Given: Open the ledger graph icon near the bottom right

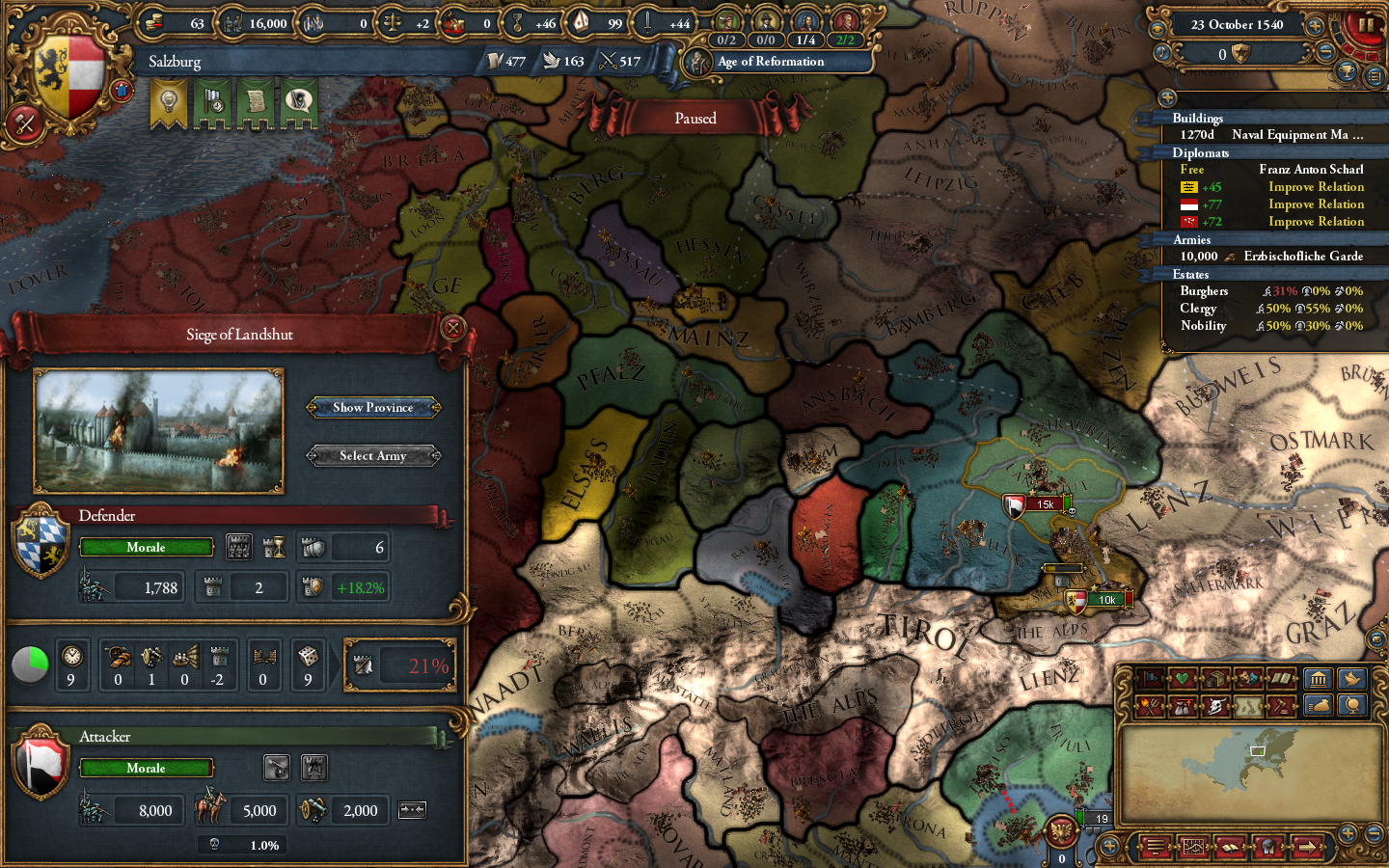Looking at the screenshot, I should pyautogui.click(x=1194, y=847).
